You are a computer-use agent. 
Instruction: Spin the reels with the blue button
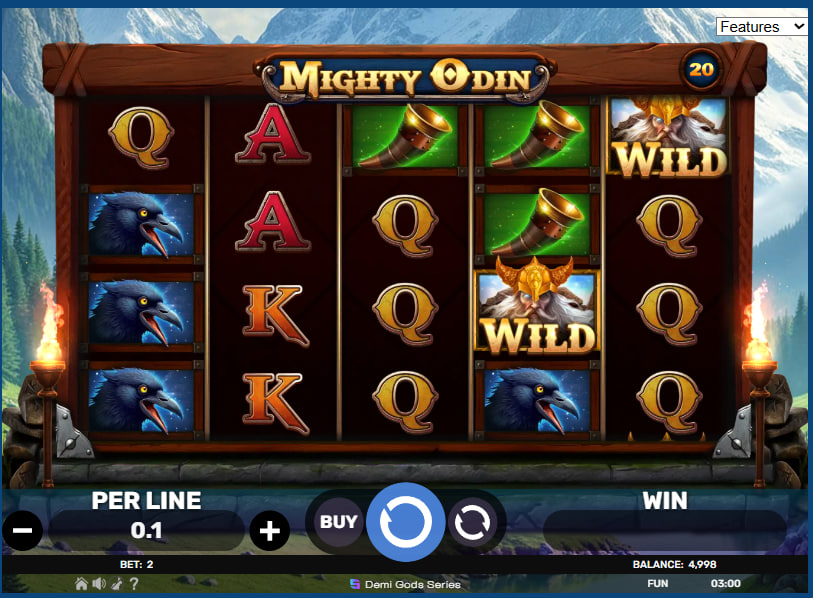click(405, 521)
